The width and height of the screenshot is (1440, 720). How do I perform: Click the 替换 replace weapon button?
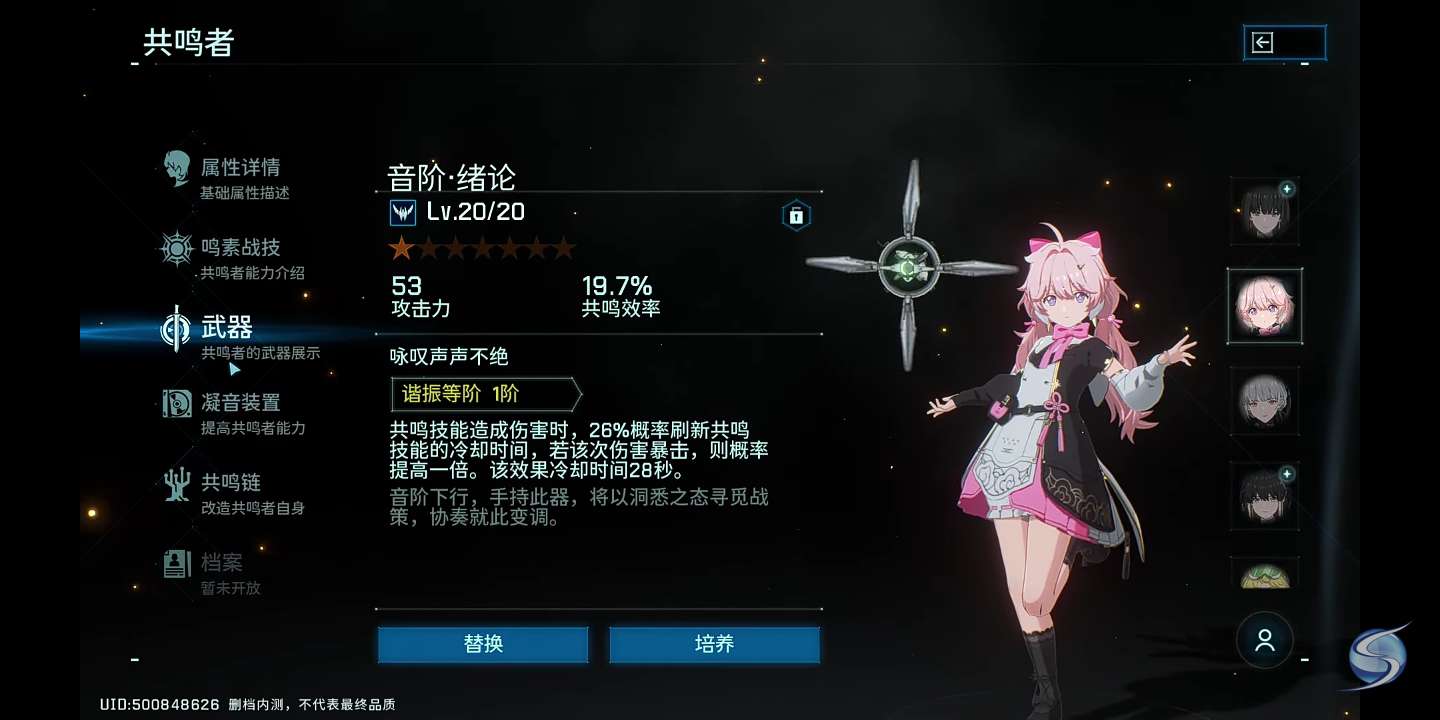(x=483, y=644)
